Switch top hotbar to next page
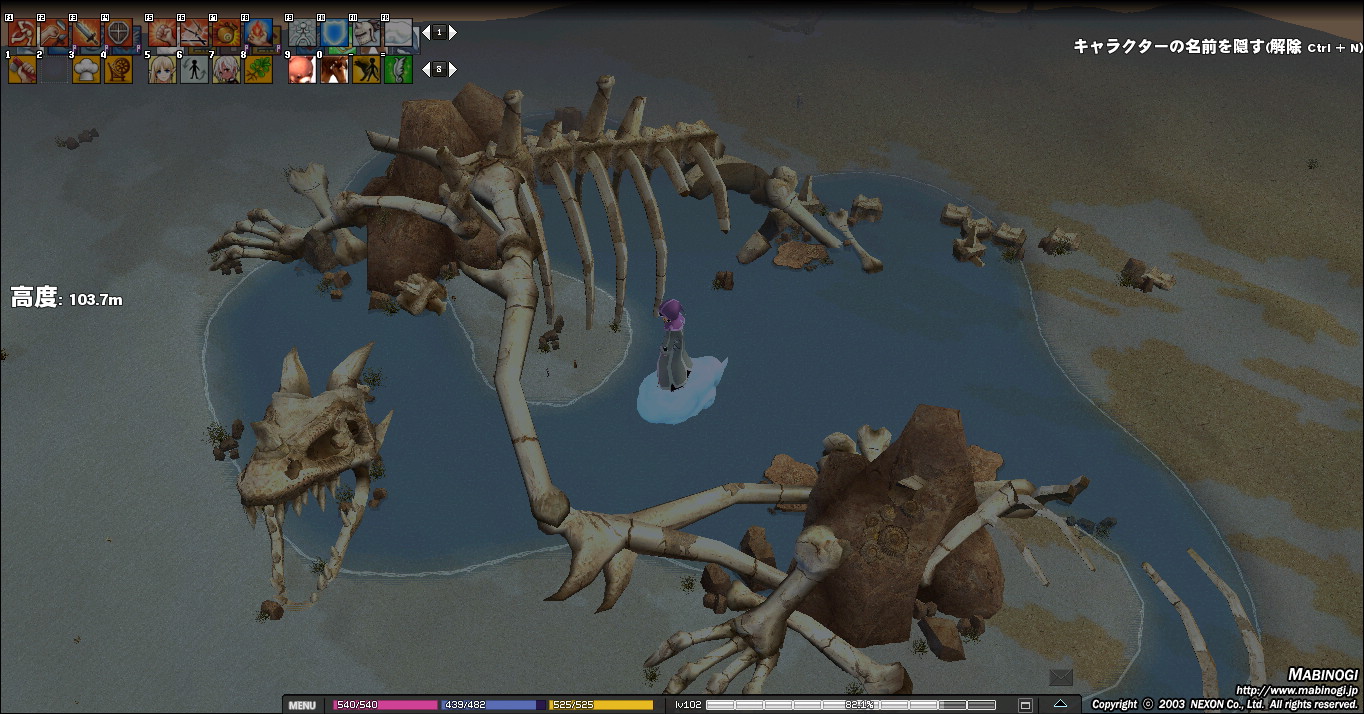1364x714 pixels. point(453,33)
